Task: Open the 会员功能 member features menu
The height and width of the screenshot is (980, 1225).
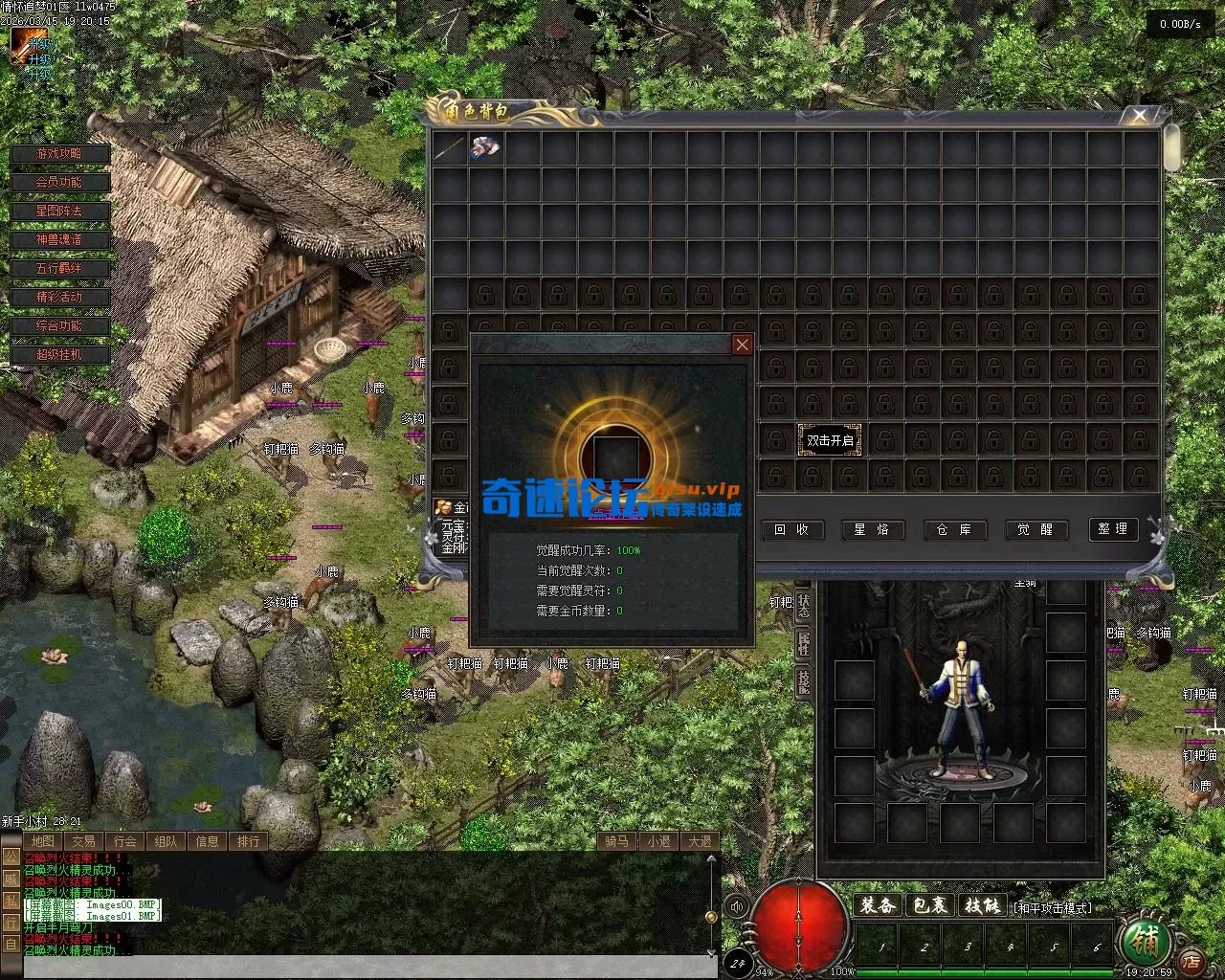Action: click(x=60, y=183)
